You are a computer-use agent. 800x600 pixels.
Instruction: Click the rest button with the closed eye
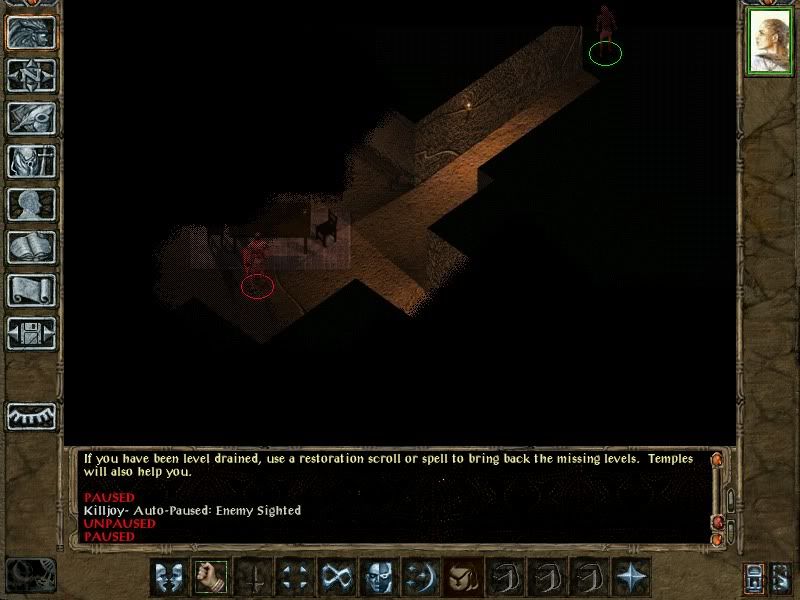pos(31,415)
